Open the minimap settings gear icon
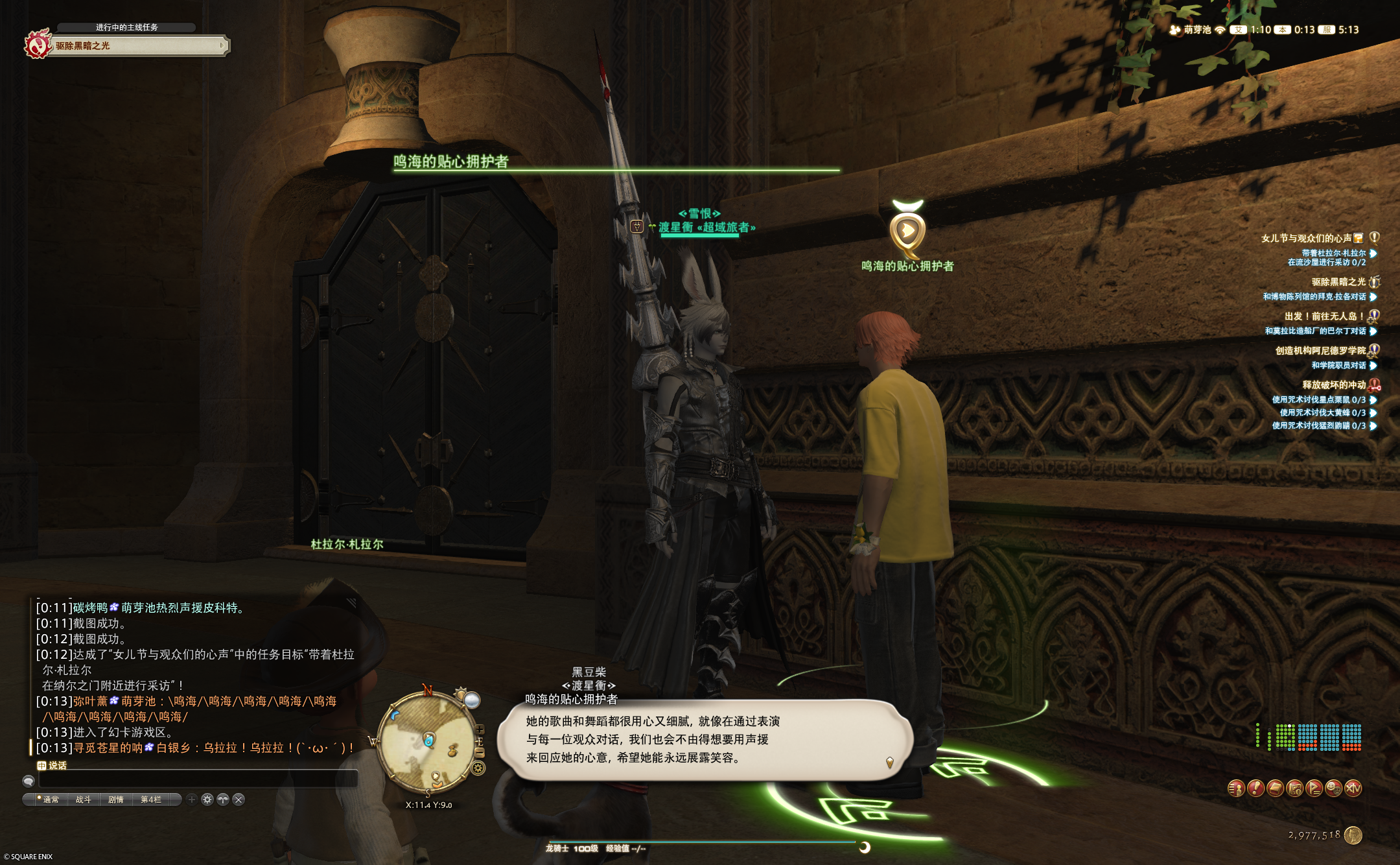The image size is (1400, 865). (477, 768)
